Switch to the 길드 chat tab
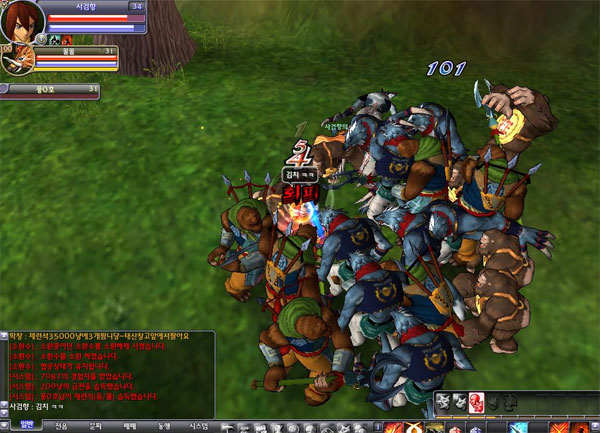 95,426
